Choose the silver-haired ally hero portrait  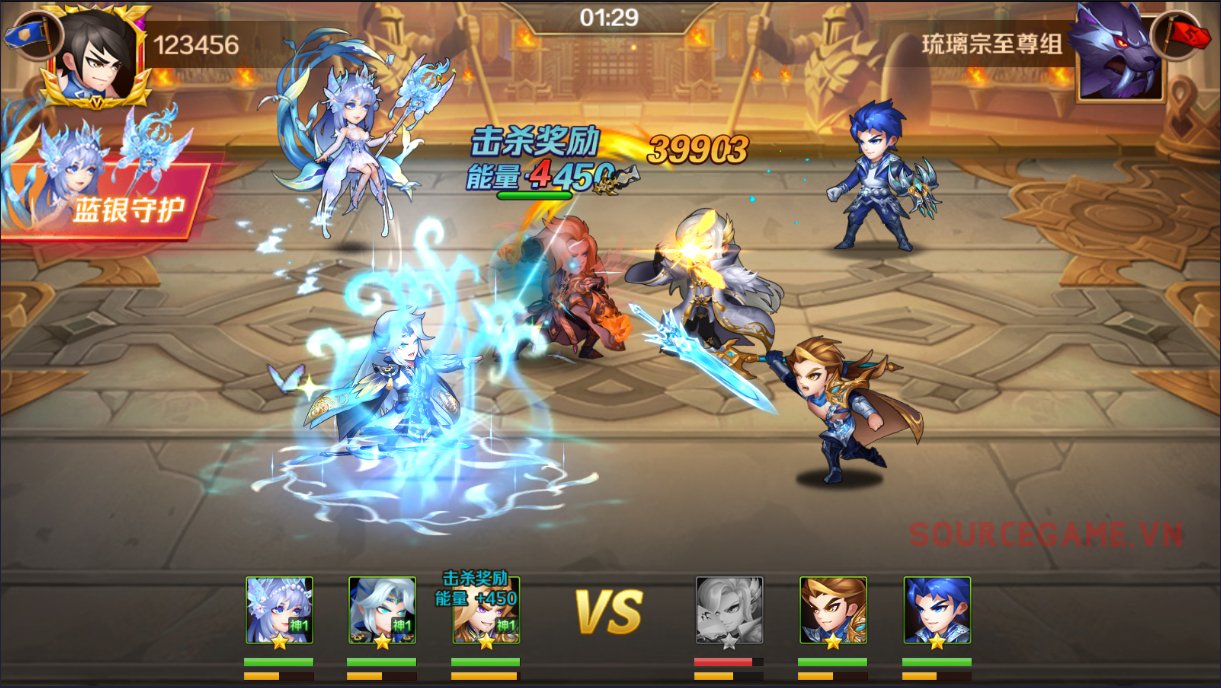click(x=382, y=610)
